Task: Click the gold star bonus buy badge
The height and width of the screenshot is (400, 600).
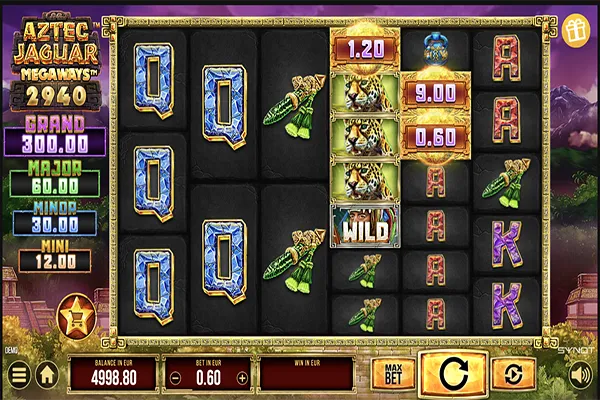Action: click(75, 316)
